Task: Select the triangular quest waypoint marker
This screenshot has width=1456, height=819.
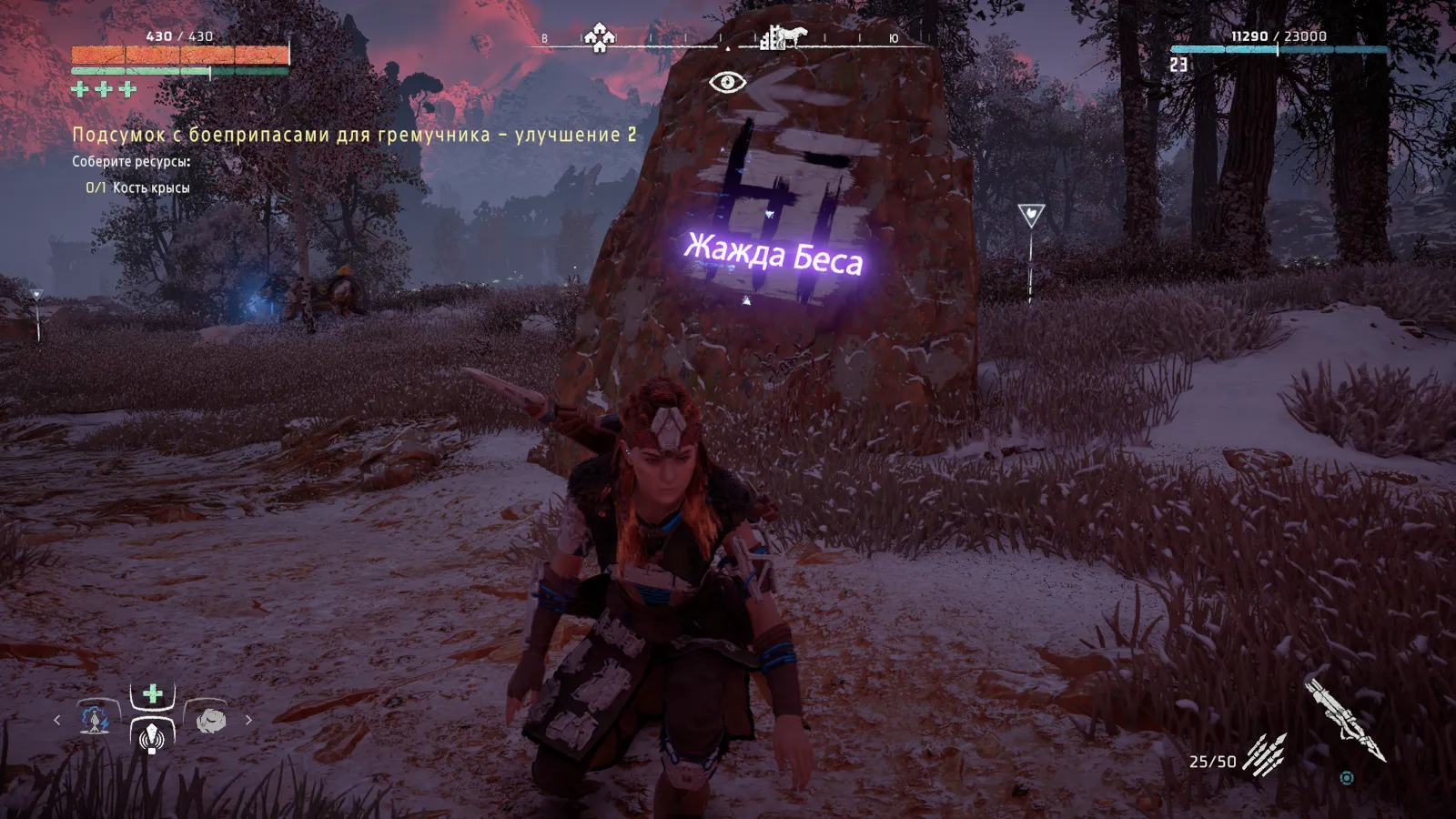Action: tap(1030, 216)
